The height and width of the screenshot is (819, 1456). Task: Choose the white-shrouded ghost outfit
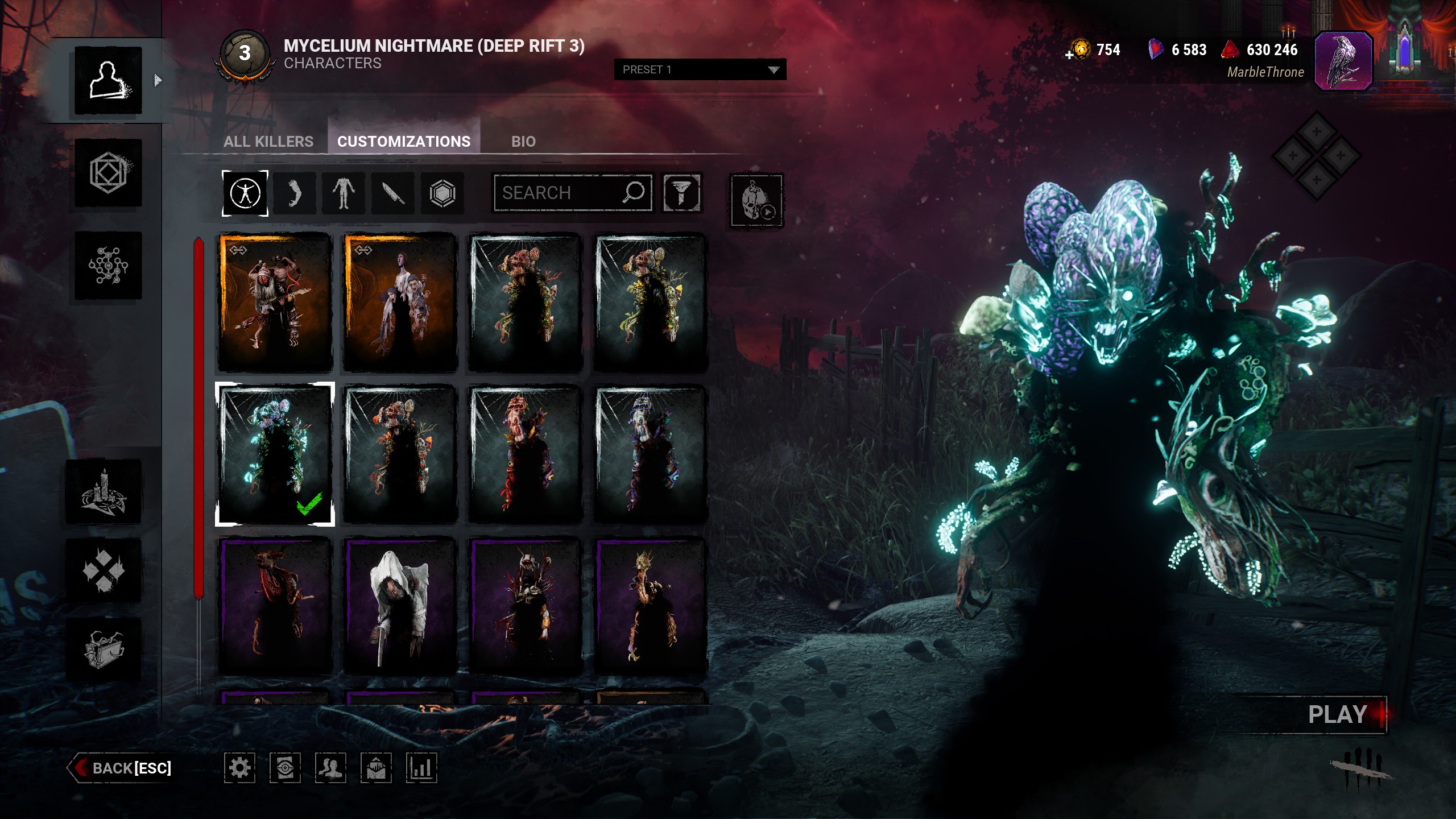pyautogui.click(x=400, y=606)
